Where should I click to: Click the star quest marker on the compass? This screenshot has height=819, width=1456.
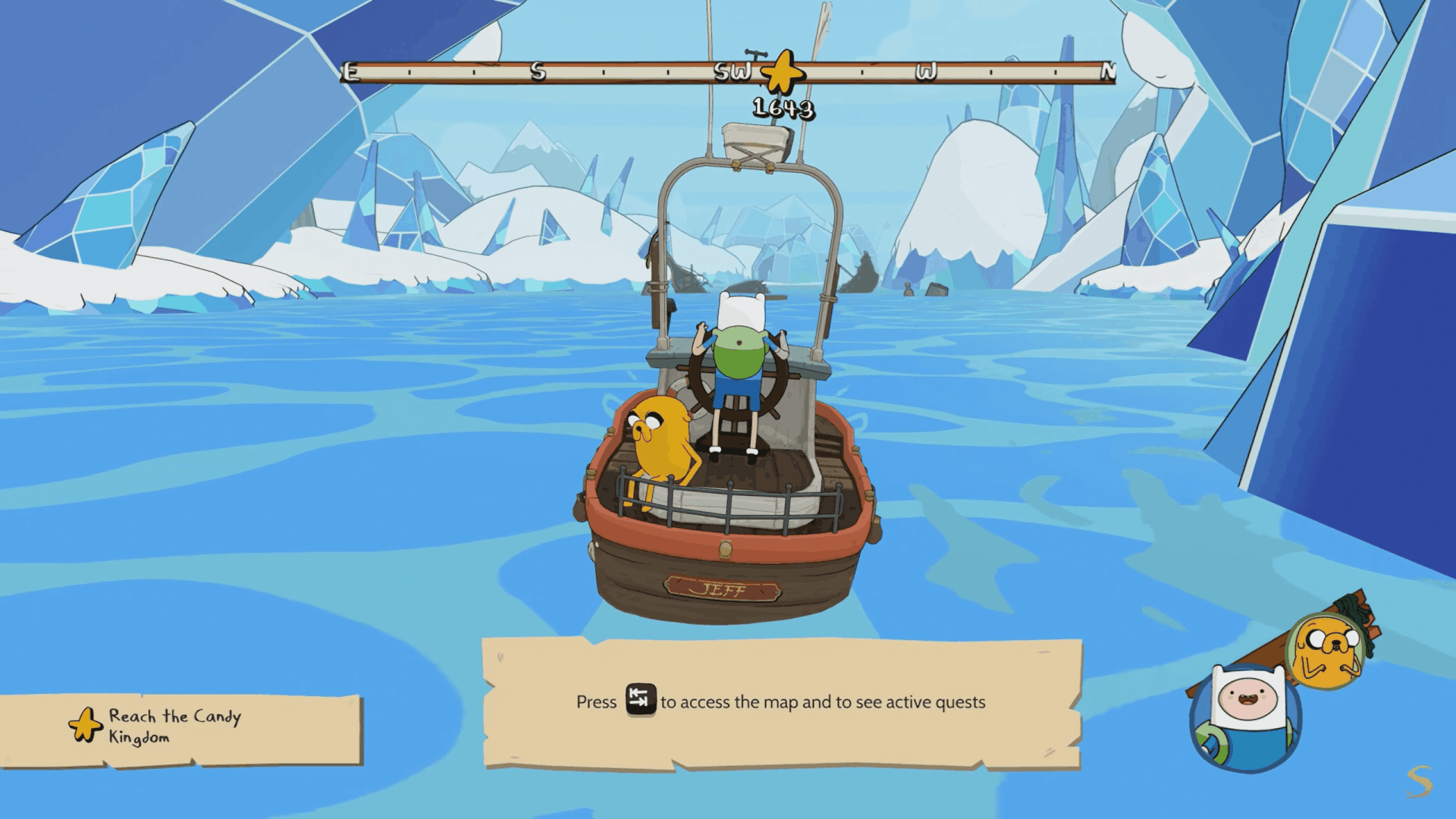pos(782,74)
